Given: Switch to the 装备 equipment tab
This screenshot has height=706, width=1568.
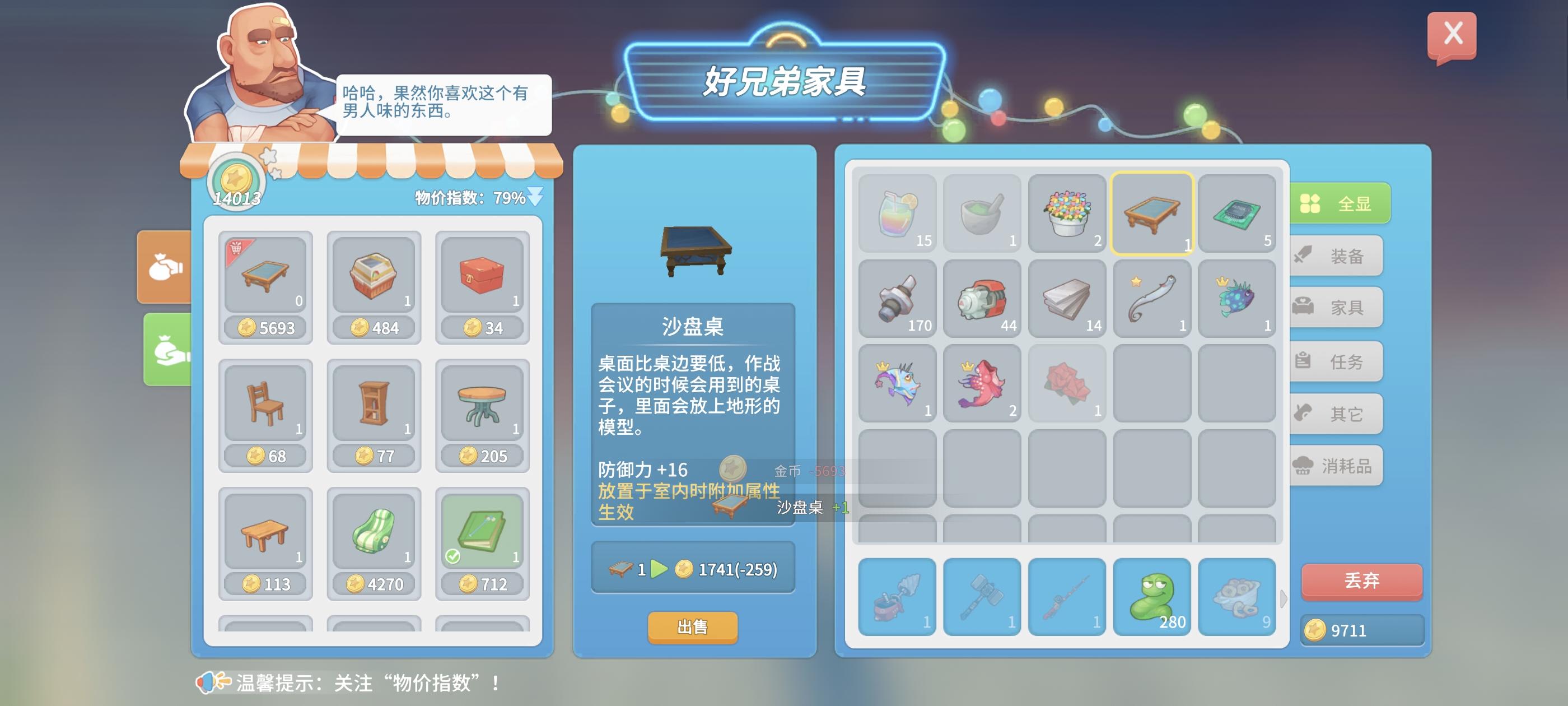Looking at the screenshot, I should (1336, 256).
